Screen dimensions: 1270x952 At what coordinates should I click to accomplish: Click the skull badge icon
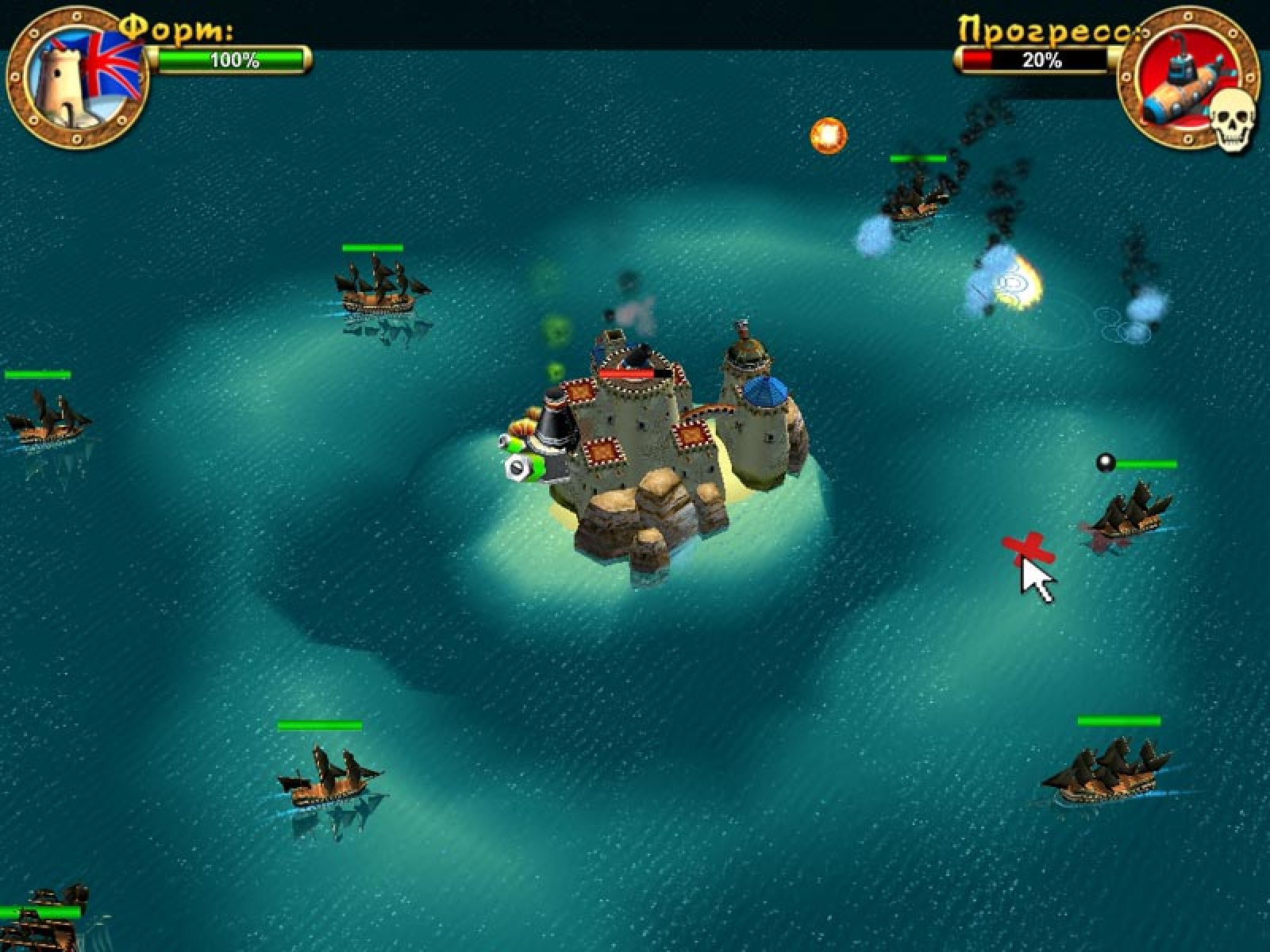pos(1233,117)
